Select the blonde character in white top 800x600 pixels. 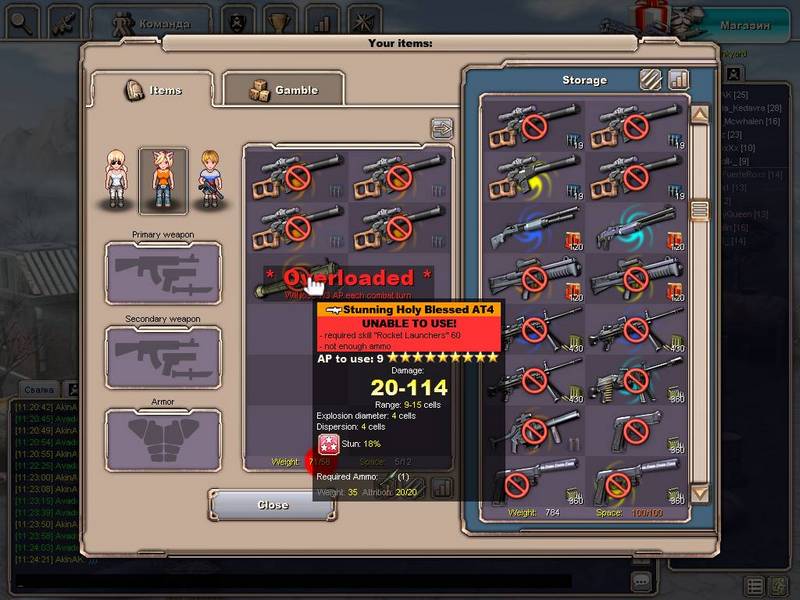click(118, 179)
